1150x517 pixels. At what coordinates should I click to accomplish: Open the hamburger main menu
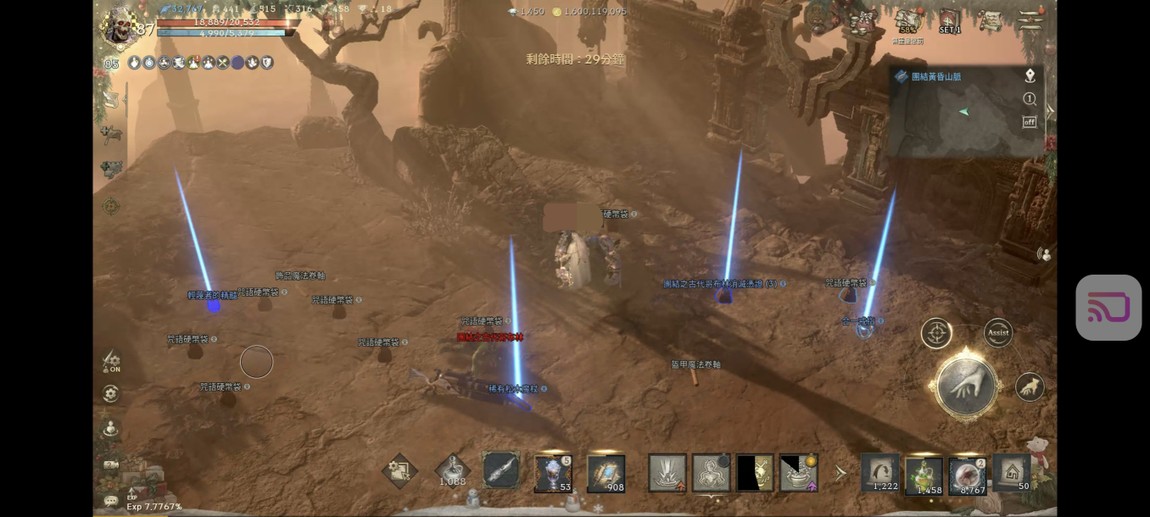[1029, 20]
